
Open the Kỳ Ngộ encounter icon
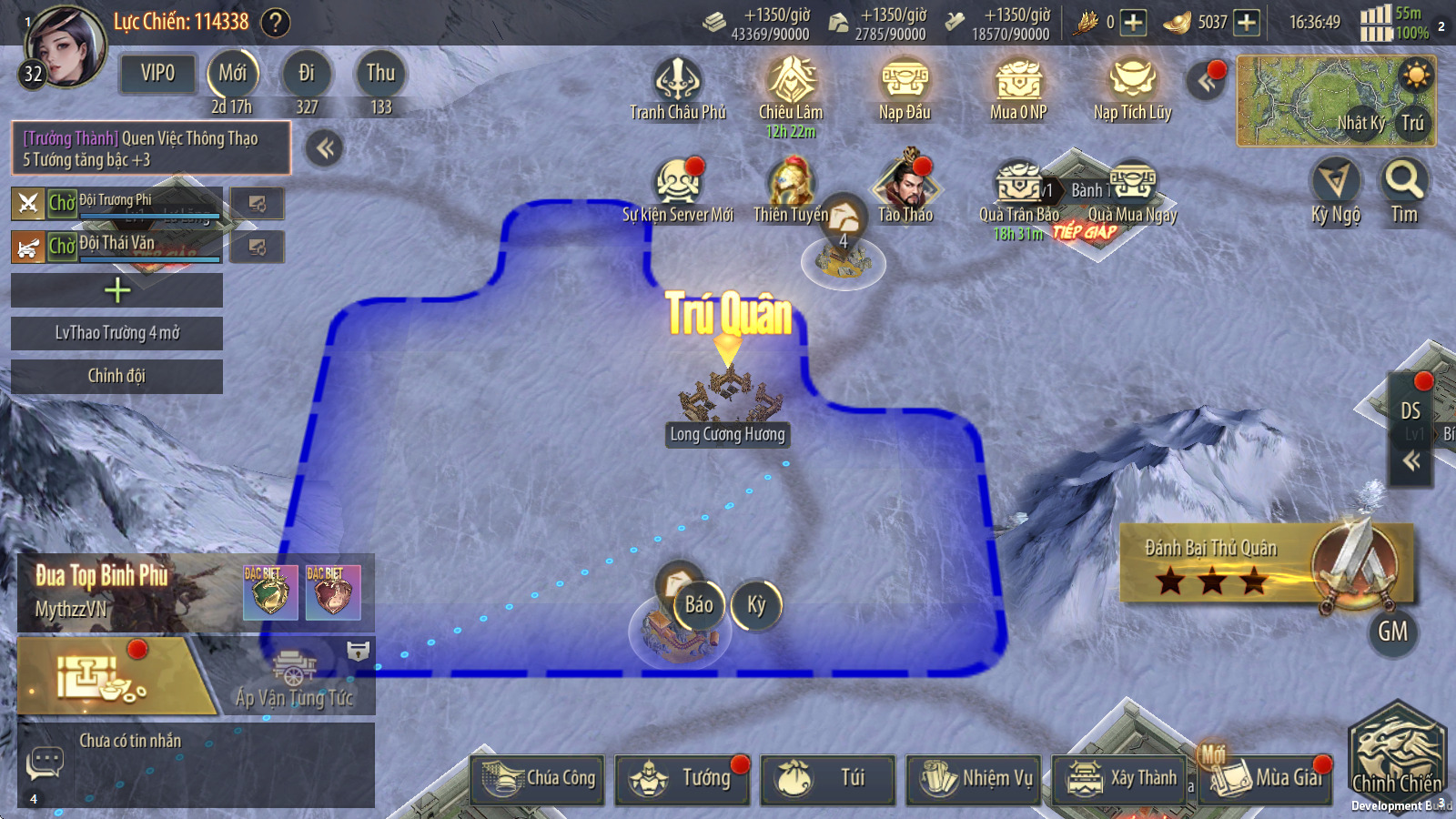click(x=1335, y=182)
